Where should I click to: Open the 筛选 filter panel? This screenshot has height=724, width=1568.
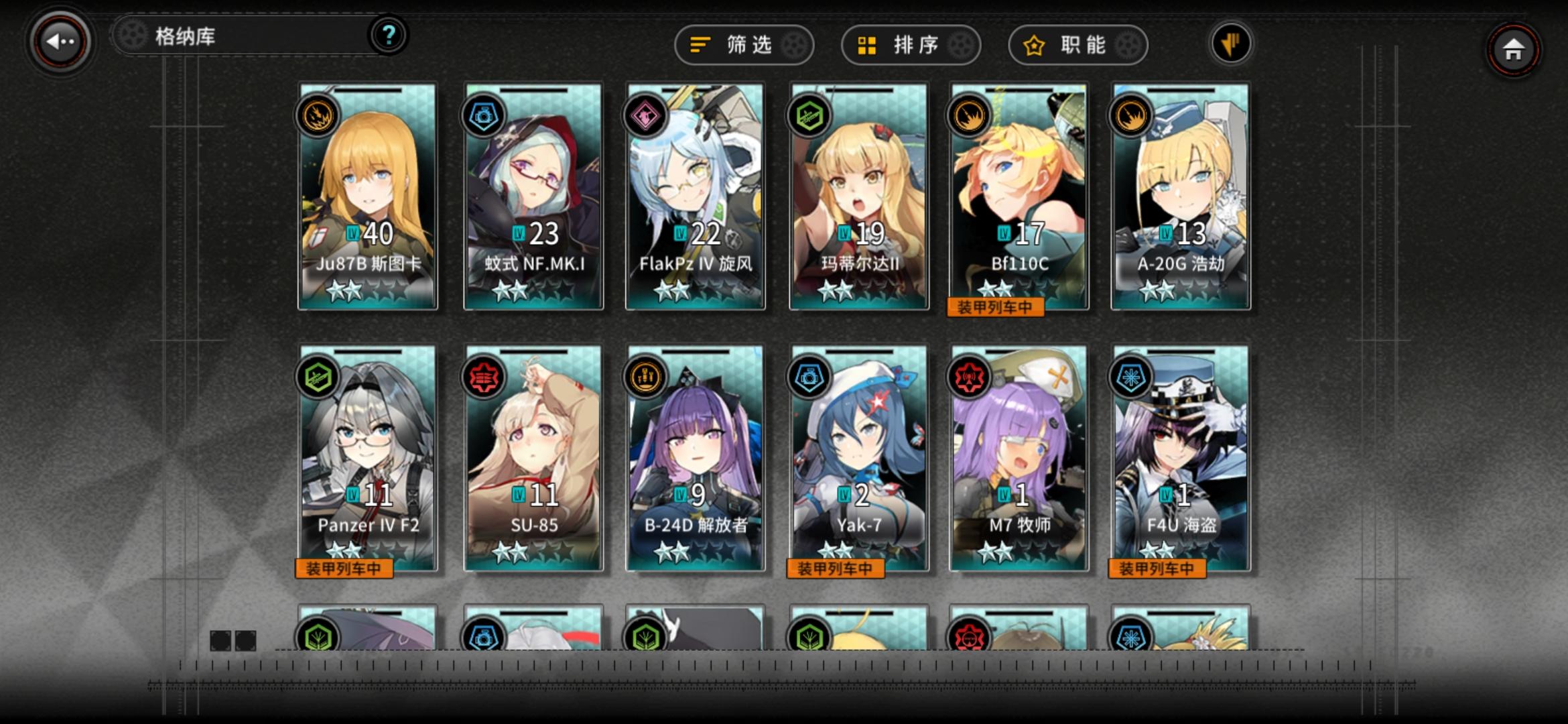744,45
